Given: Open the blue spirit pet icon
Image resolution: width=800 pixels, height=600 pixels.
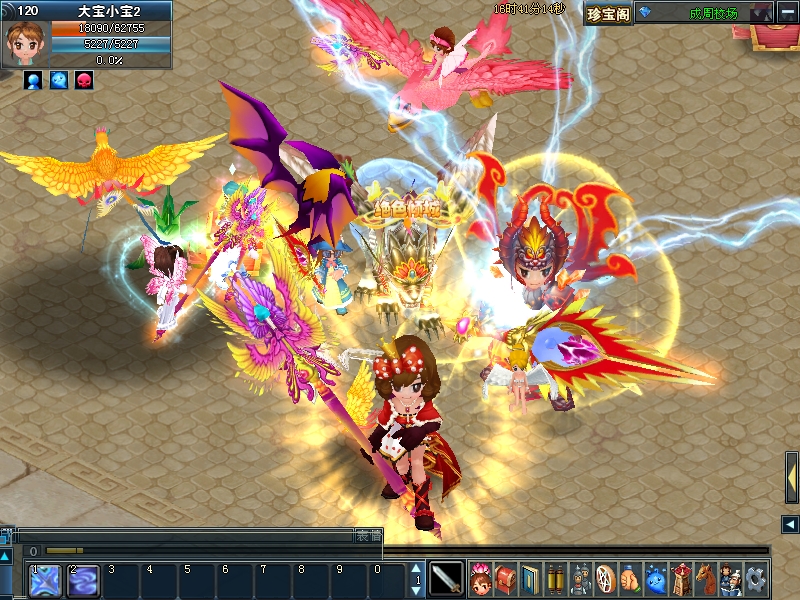Looking at the screenshot, I should (x=656, y=578).
